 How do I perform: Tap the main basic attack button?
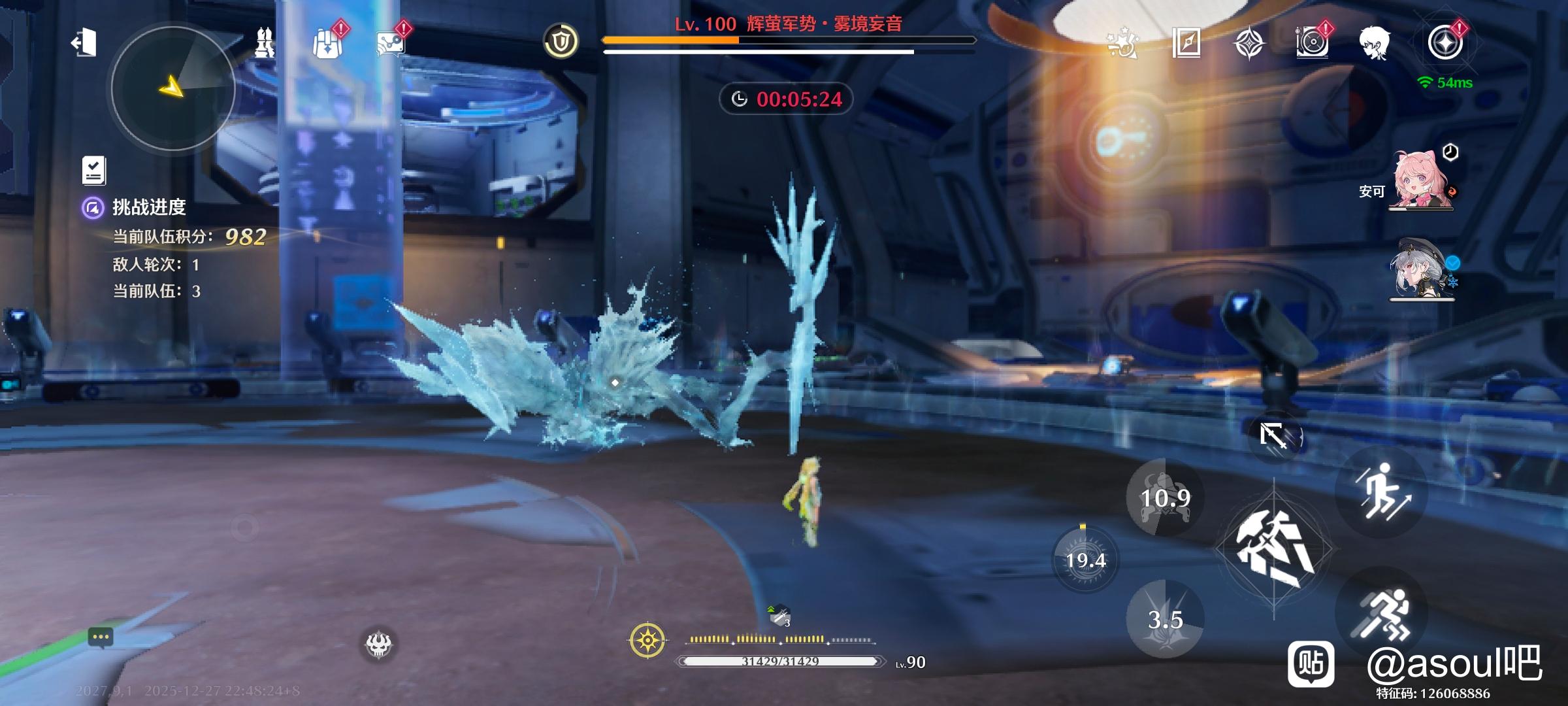1274,548
